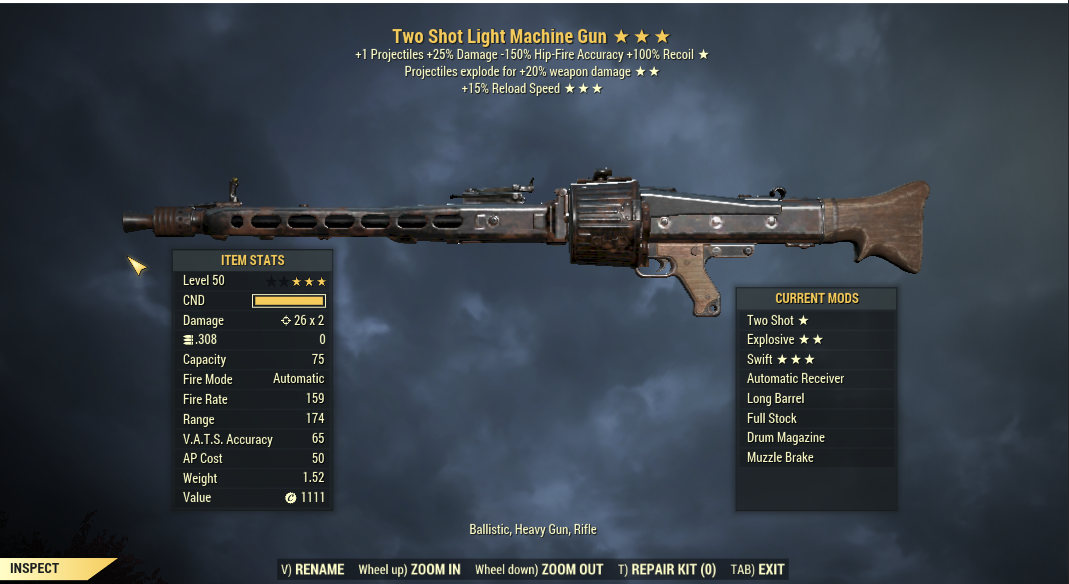Use the Repair Kit (0) option
The image size is (1069, 584).
point(667,570)
